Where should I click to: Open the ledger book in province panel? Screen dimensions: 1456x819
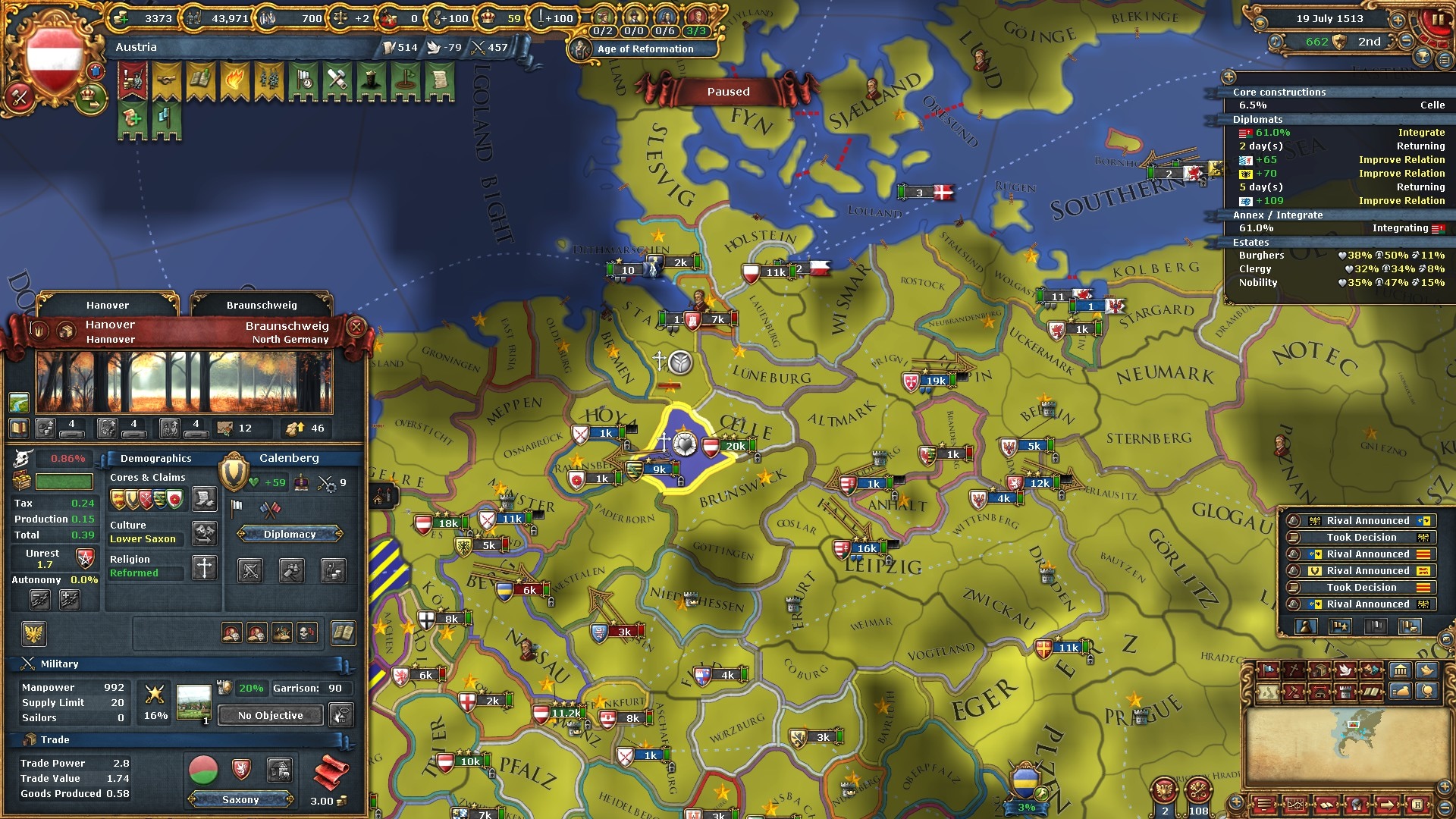pyautogui.click(x=343, y=633)
